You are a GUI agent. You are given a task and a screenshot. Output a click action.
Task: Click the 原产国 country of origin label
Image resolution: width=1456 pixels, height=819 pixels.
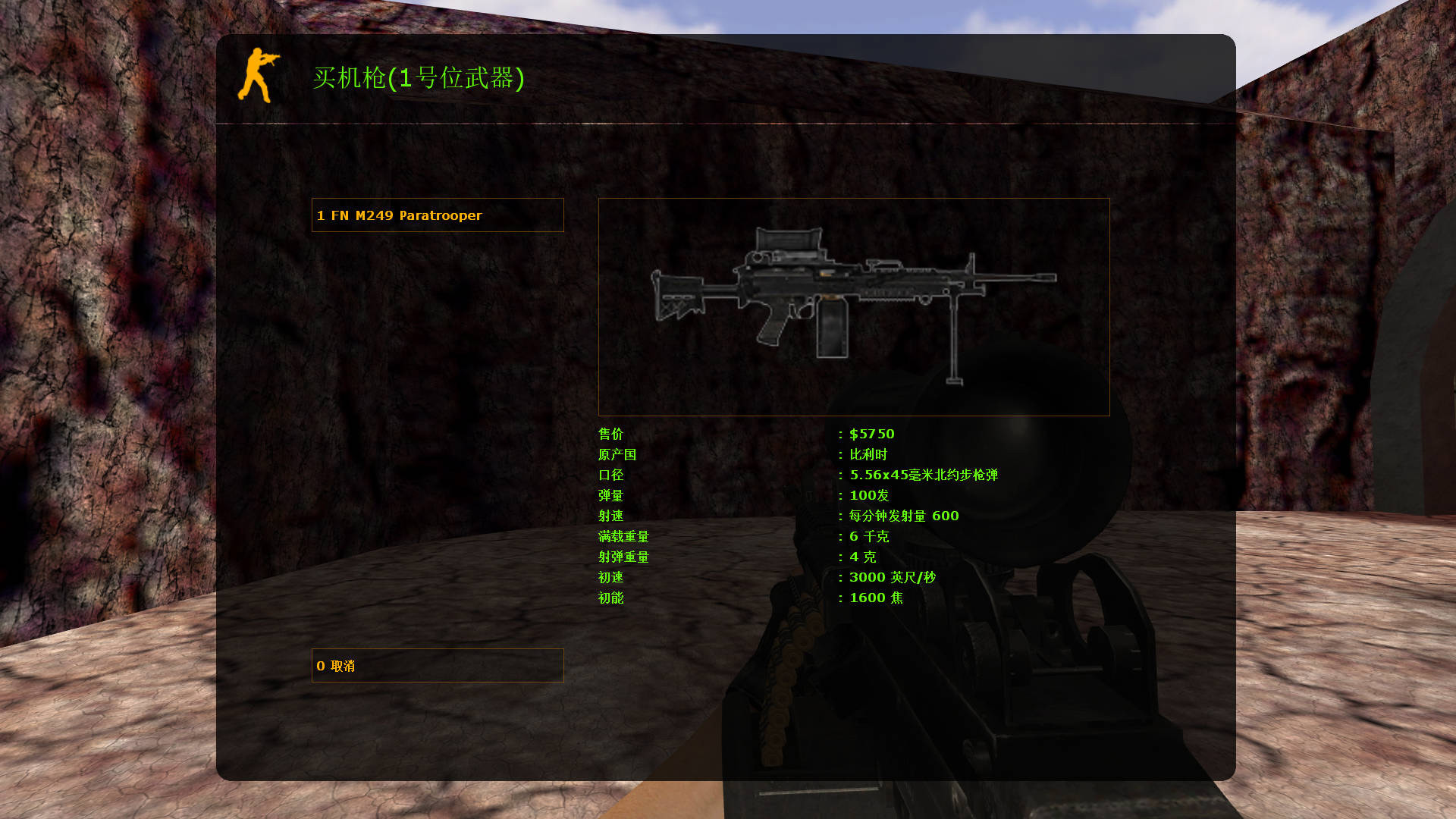[x=617, y=454]
